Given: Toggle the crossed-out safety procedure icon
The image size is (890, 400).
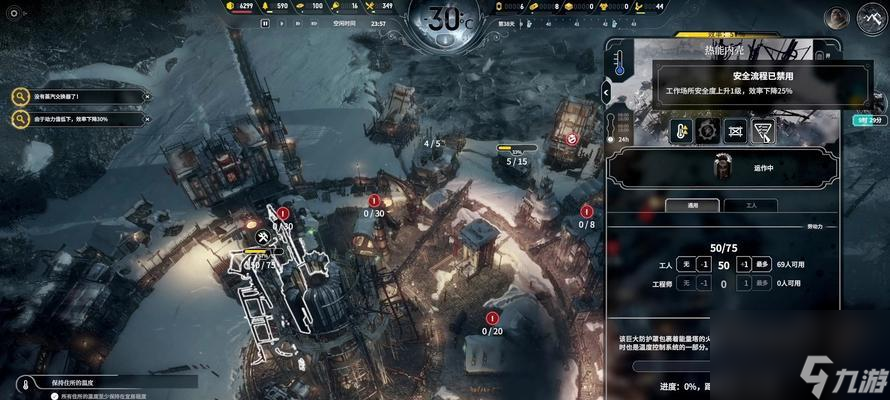Looking at the screenshot, I should click(x=736, y=130).
